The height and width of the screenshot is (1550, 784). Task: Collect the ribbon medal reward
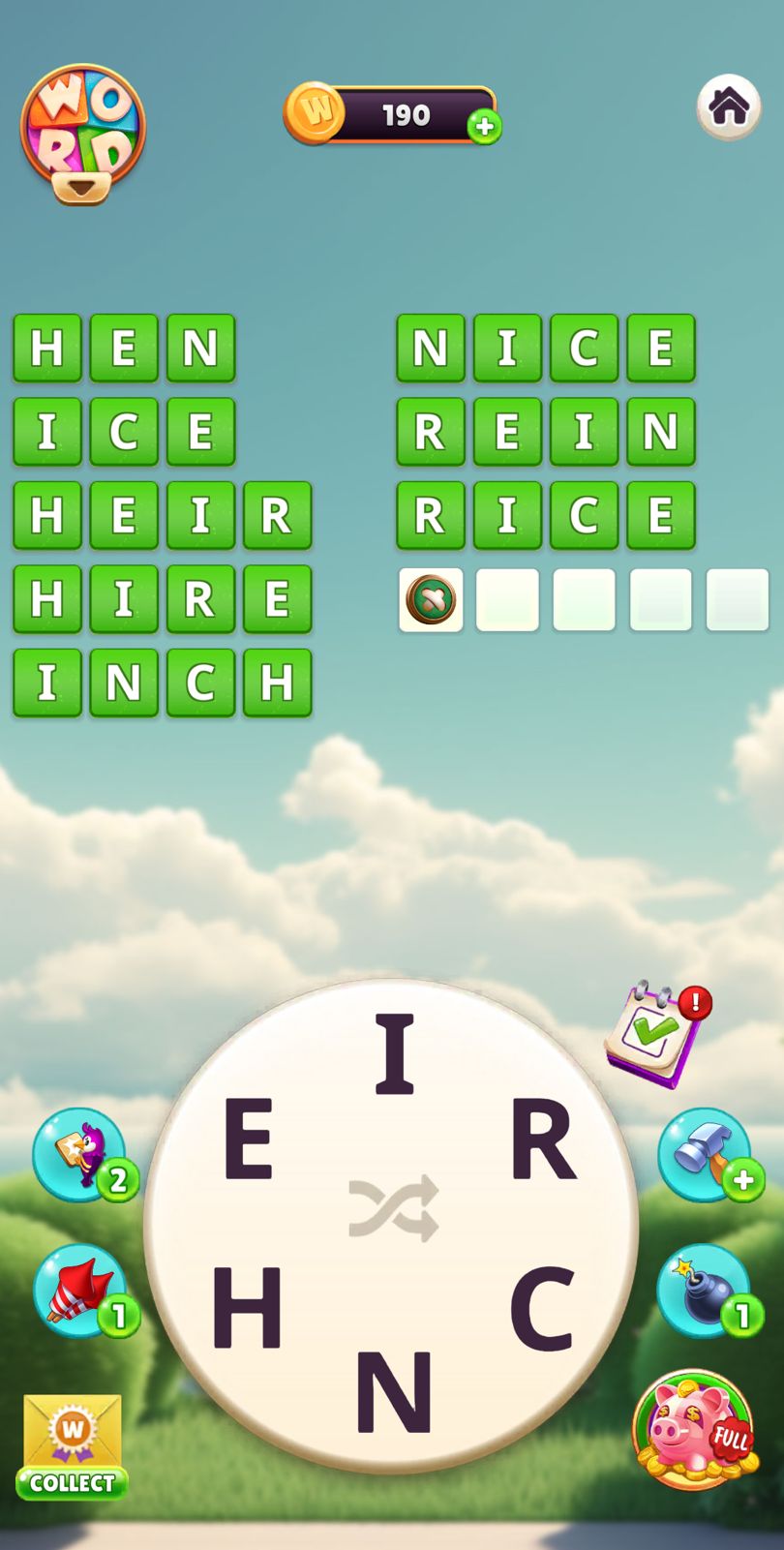73,1445
